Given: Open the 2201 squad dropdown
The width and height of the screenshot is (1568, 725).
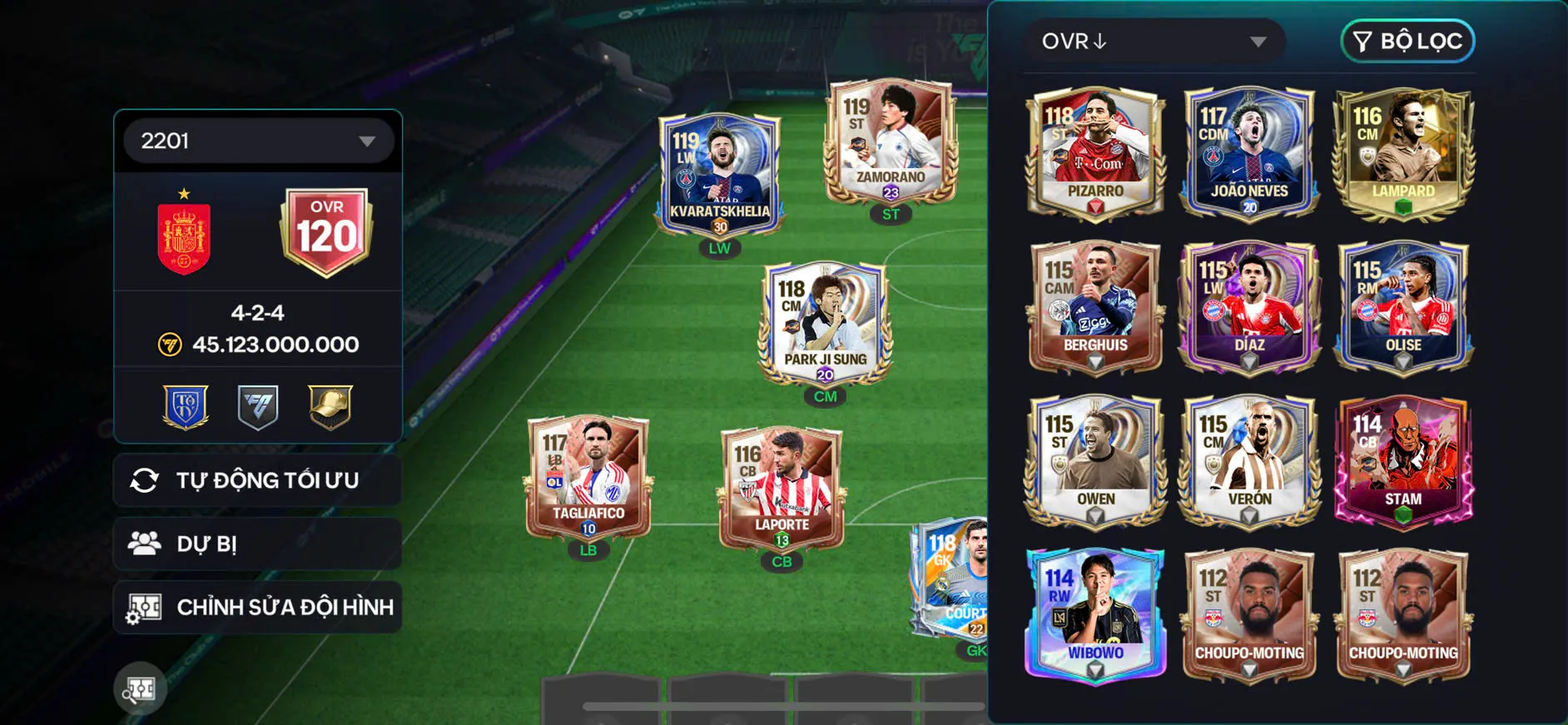Looking at the screenshot, I should click(258, 141).
